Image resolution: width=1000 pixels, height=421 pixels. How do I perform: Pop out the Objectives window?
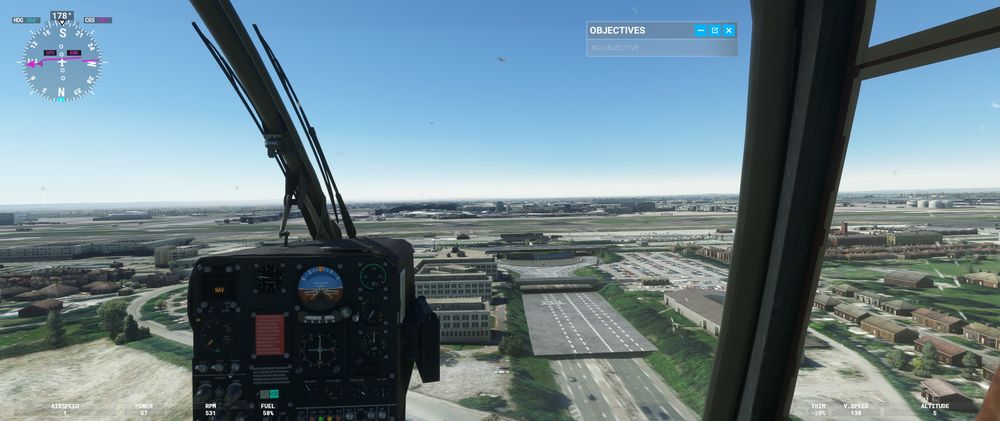click(x=715, y=31)
